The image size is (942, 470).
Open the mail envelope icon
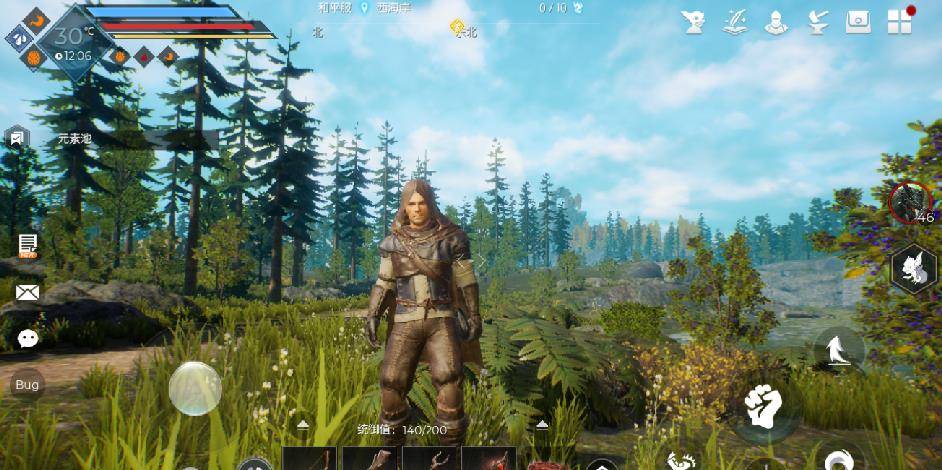point(28,292)
